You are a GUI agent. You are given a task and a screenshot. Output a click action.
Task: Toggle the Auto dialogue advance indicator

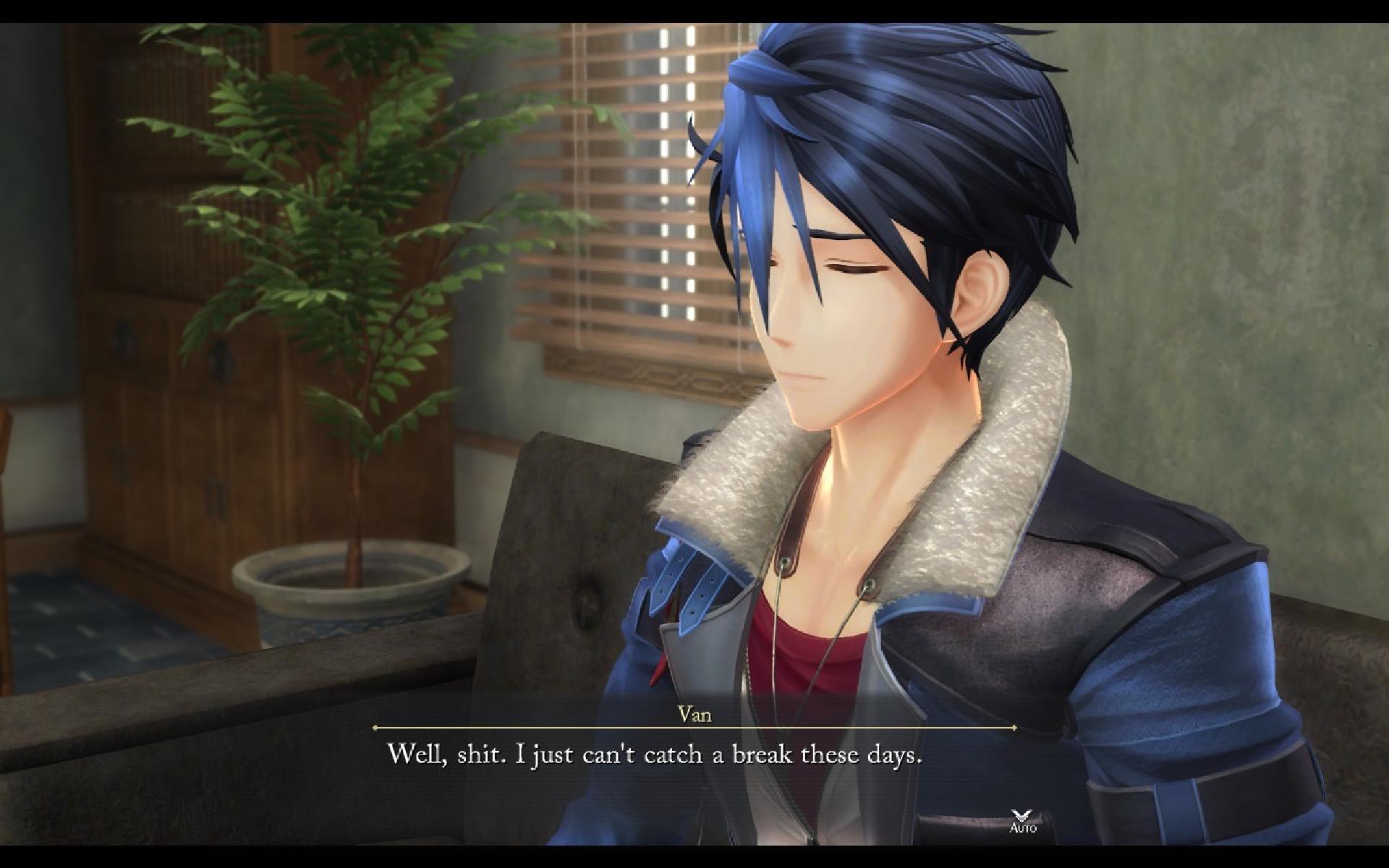click(x=1022, y=820)
